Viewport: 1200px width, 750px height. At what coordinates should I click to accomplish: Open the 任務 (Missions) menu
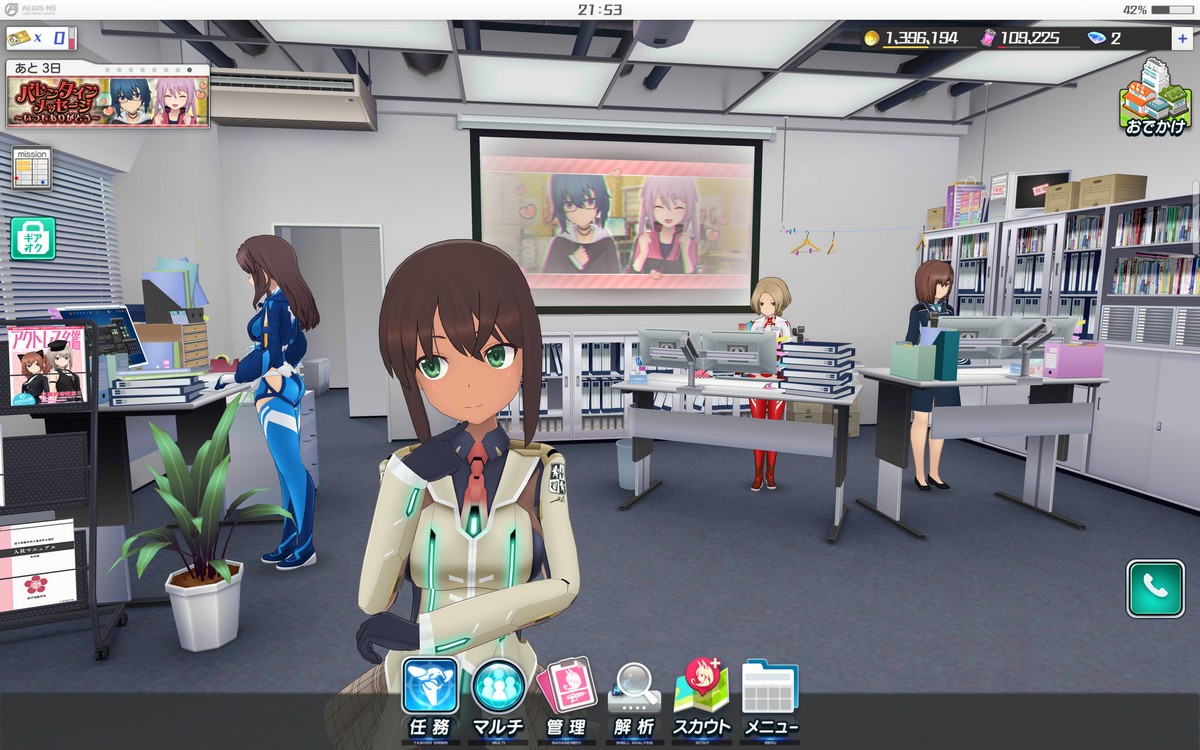click(430, 695)
